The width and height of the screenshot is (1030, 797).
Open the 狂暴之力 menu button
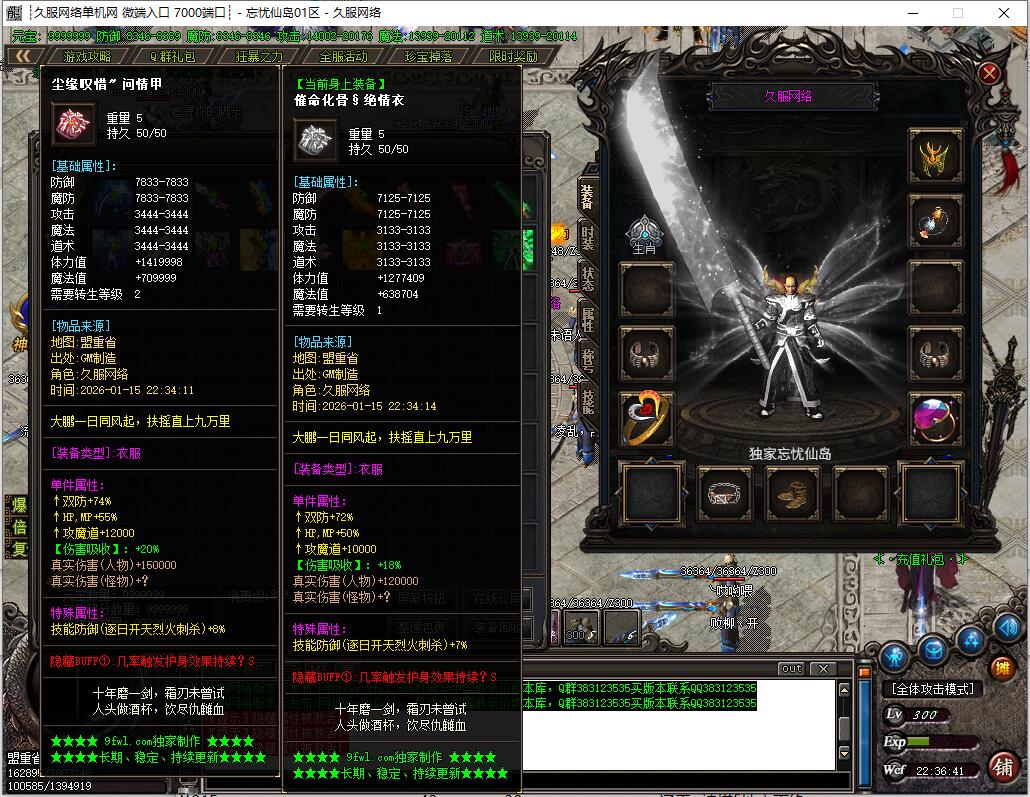pos(259,57)
